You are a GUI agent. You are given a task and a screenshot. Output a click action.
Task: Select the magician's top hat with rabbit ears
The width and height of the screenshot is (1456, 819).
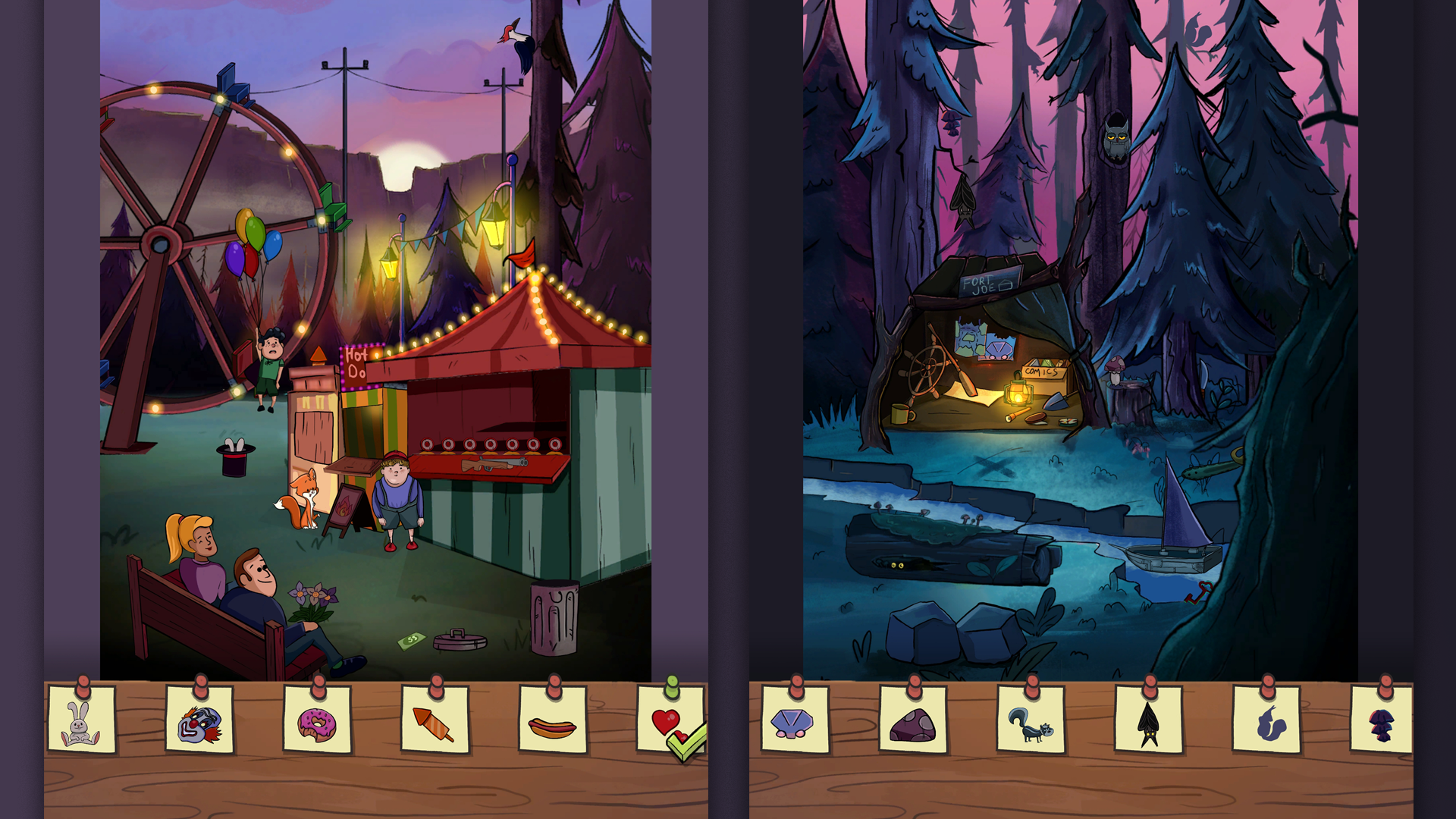tap(234, 457)
